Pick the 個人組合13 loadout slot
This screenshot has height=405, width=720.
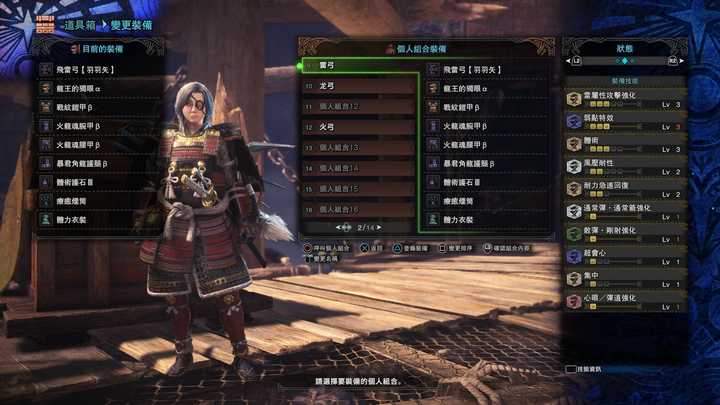pyautogui.click(x=360, y=148)
